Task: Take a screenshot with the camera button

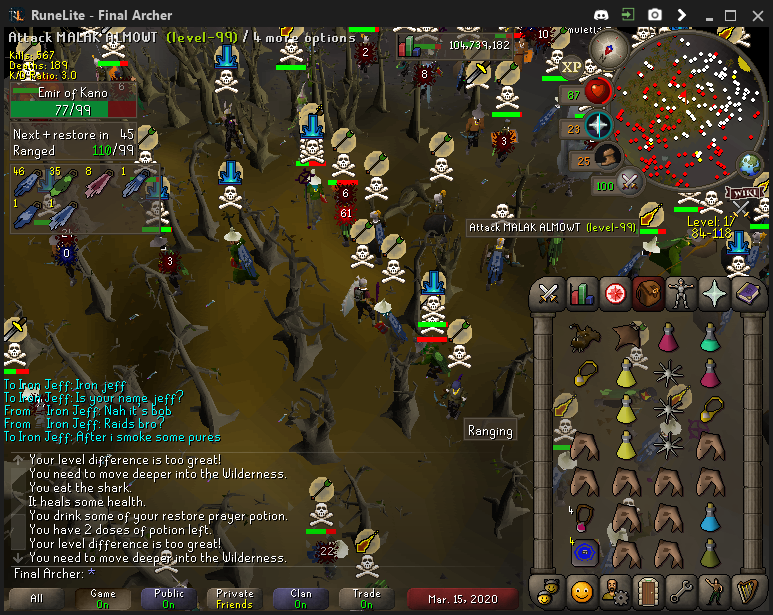Action: coord(654,15)
